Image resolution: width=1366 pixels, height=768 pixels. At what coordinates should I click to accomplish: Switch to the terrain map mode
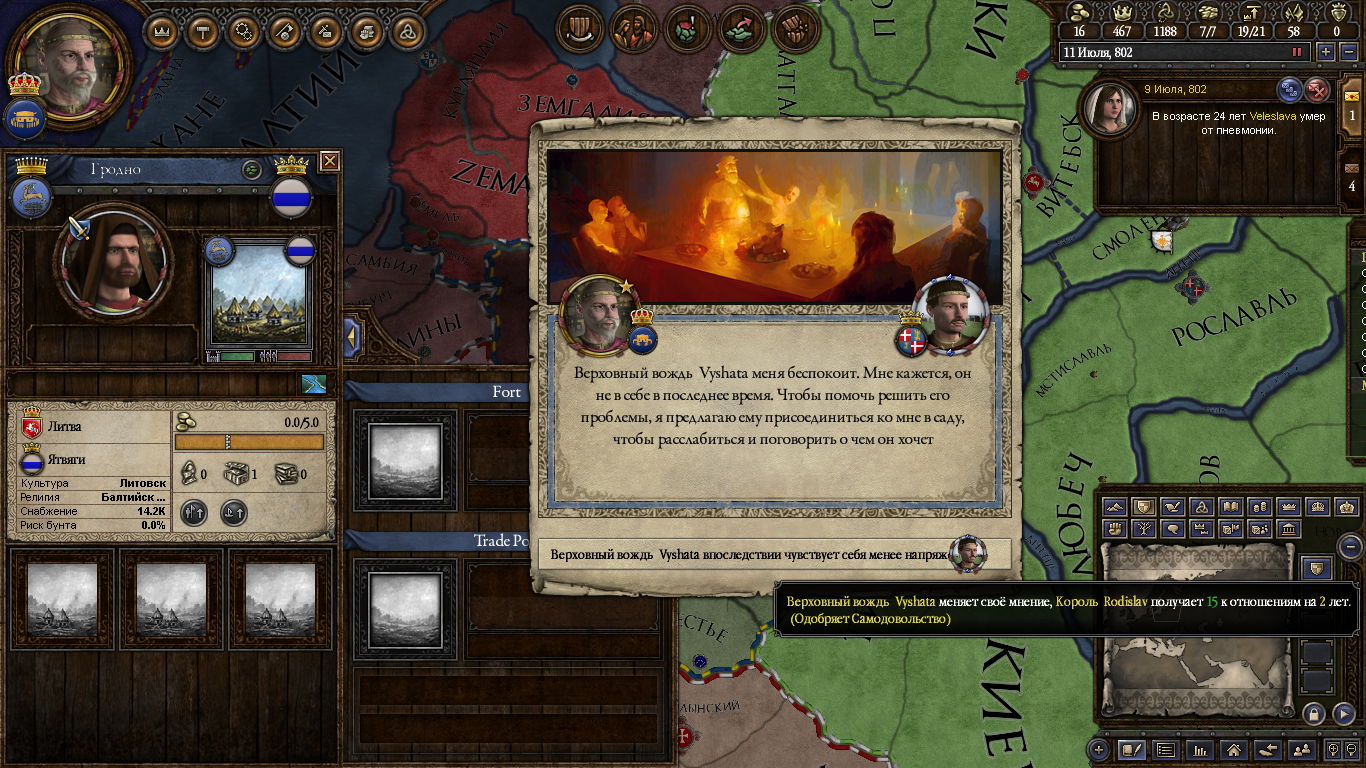pyautogui.click(x=1115, y=507)
